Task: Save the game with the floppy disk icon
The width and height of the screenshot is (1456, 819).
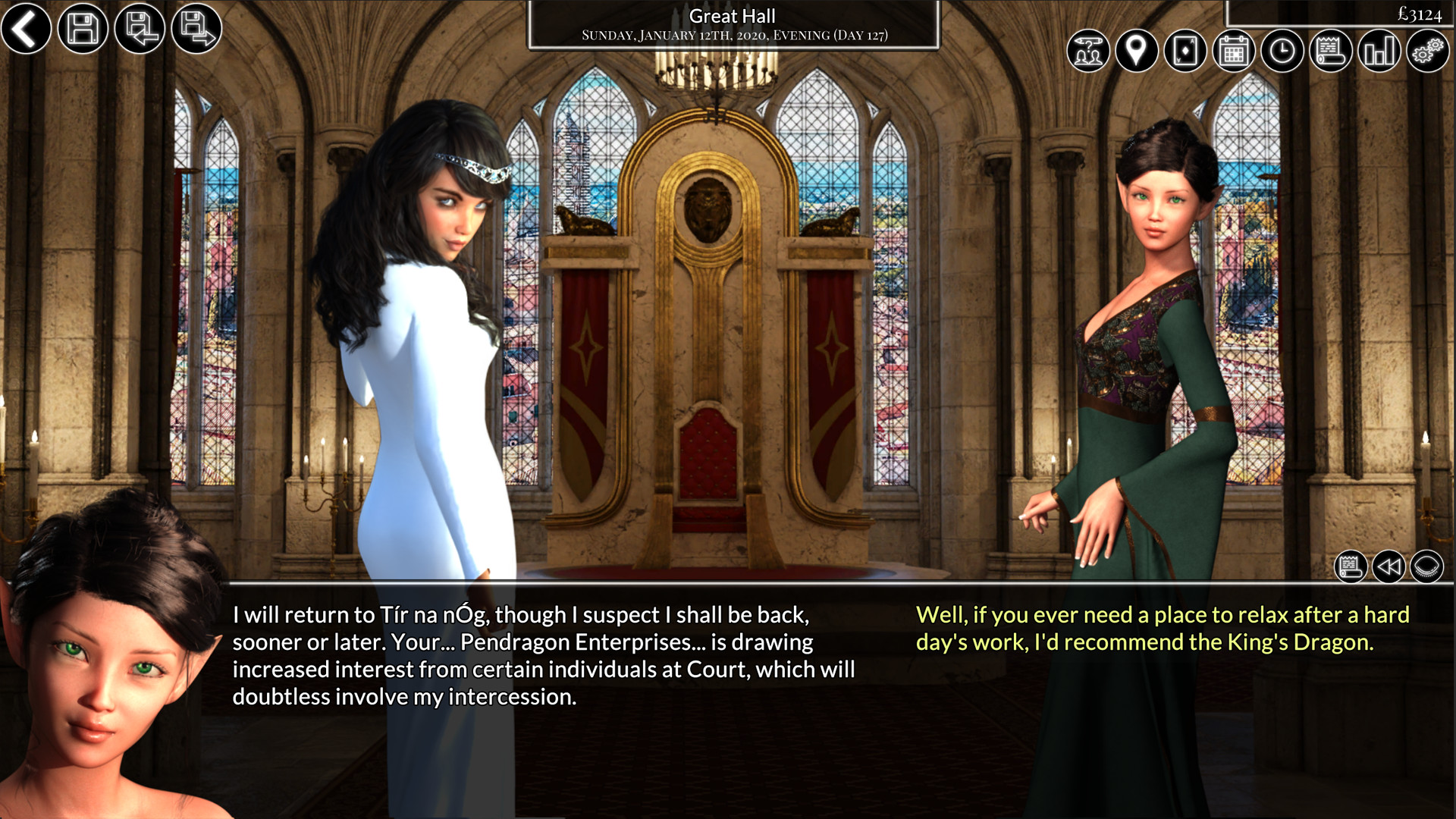Action: (83, 30)
